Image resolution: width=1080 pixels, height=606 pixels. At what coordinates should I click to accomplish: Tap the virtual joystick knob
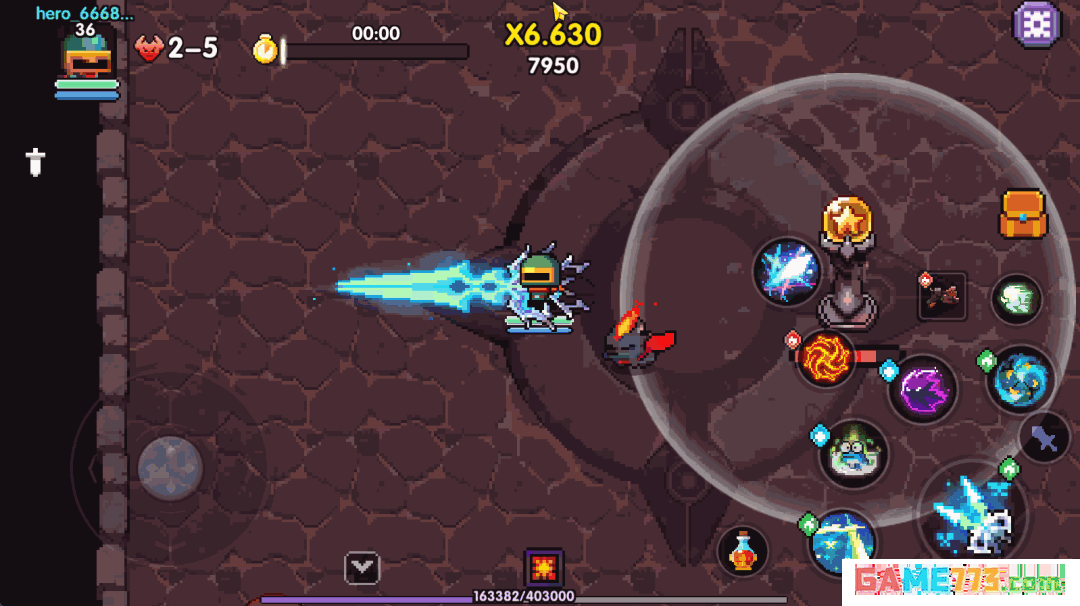point(170,467)
